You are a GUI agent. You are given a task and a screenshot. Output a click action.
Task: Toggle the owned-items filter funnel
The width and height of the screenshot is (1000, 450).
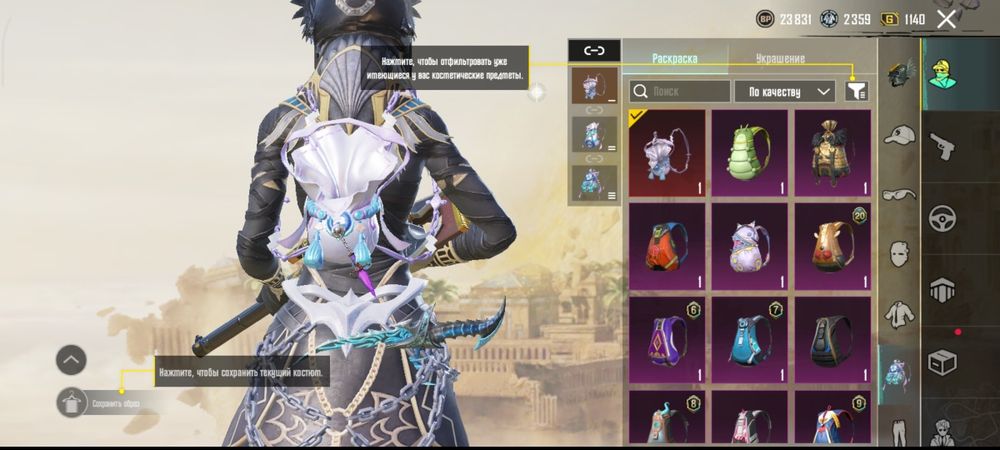click(856, 91)
